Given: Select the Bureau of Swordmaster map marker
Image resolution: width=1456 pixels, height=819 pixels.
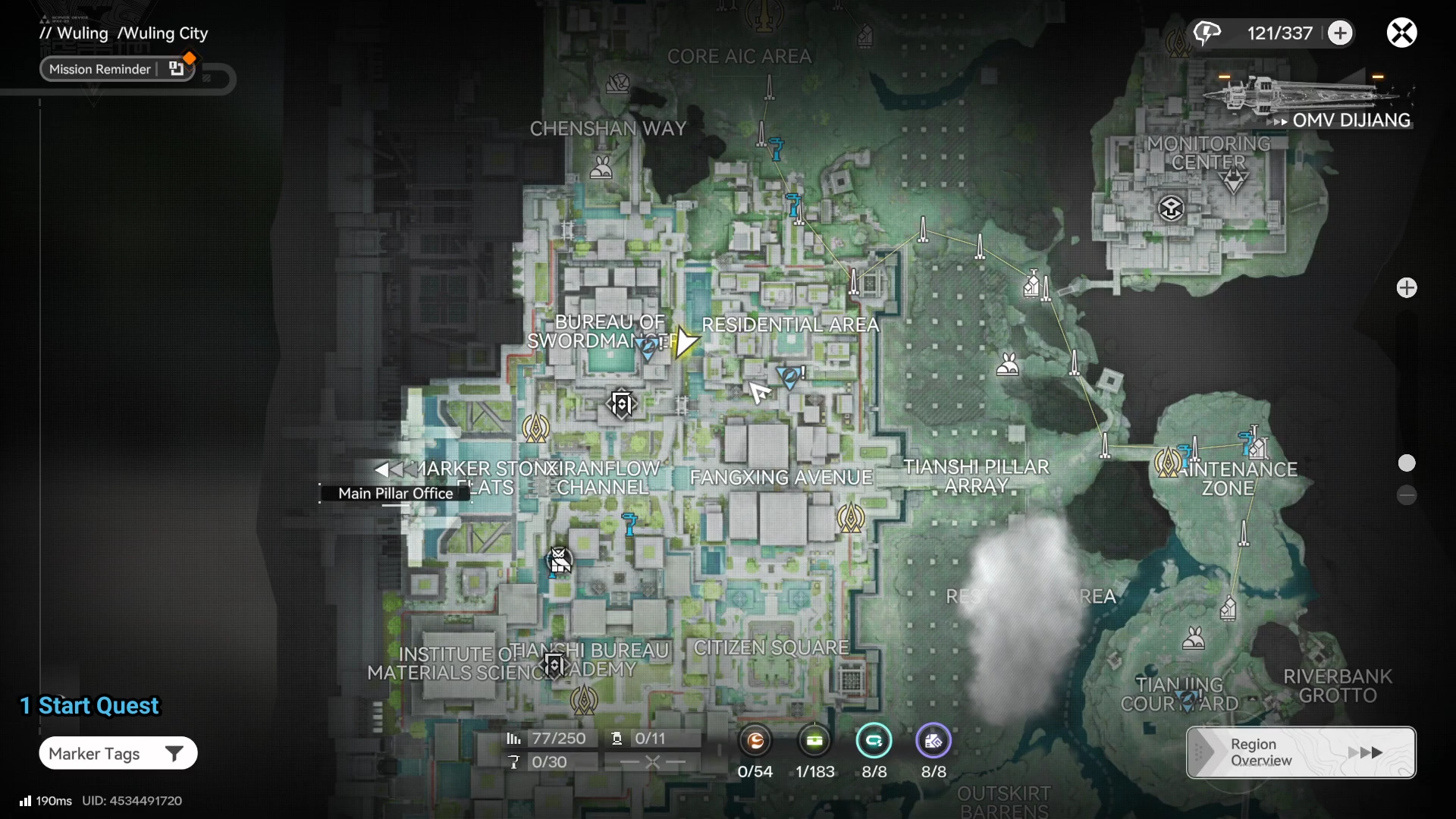Looking at the screenshot, I should [648, 347].
